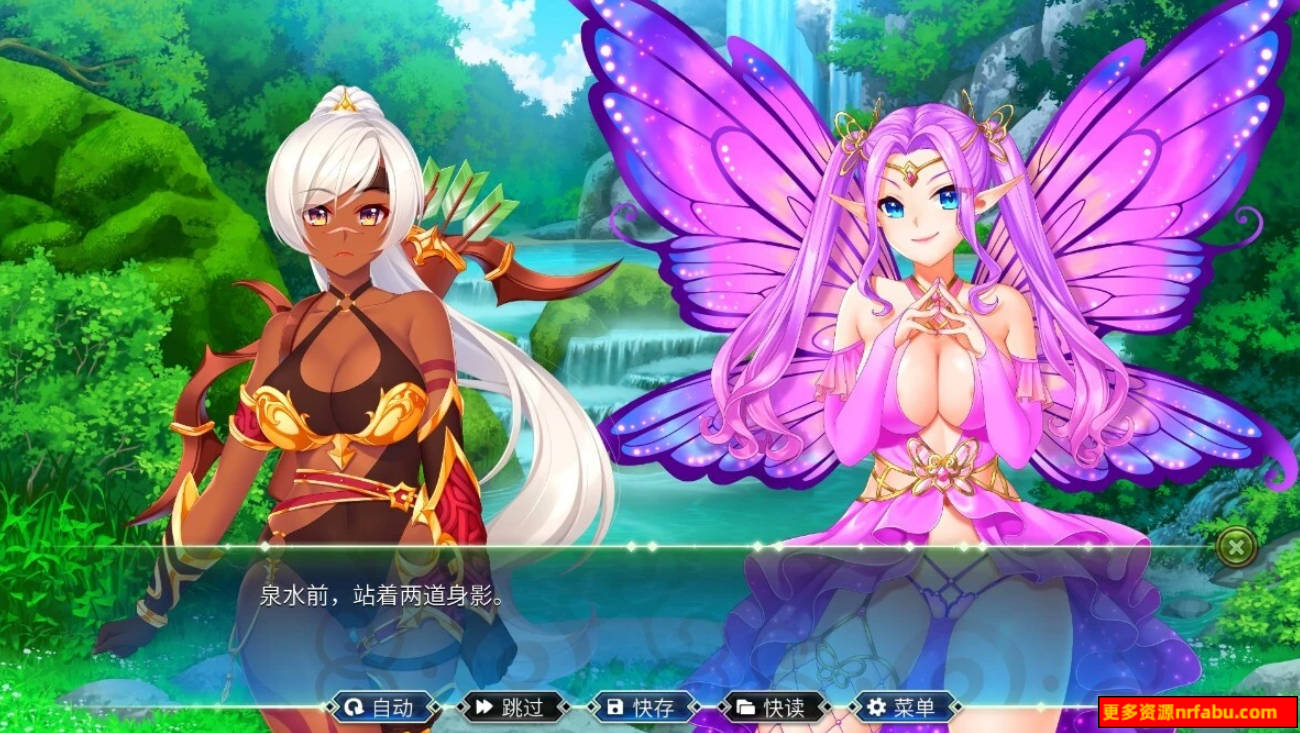Select the quick load folder icon
The image size is (1300, 733).
tap(747, 707)
